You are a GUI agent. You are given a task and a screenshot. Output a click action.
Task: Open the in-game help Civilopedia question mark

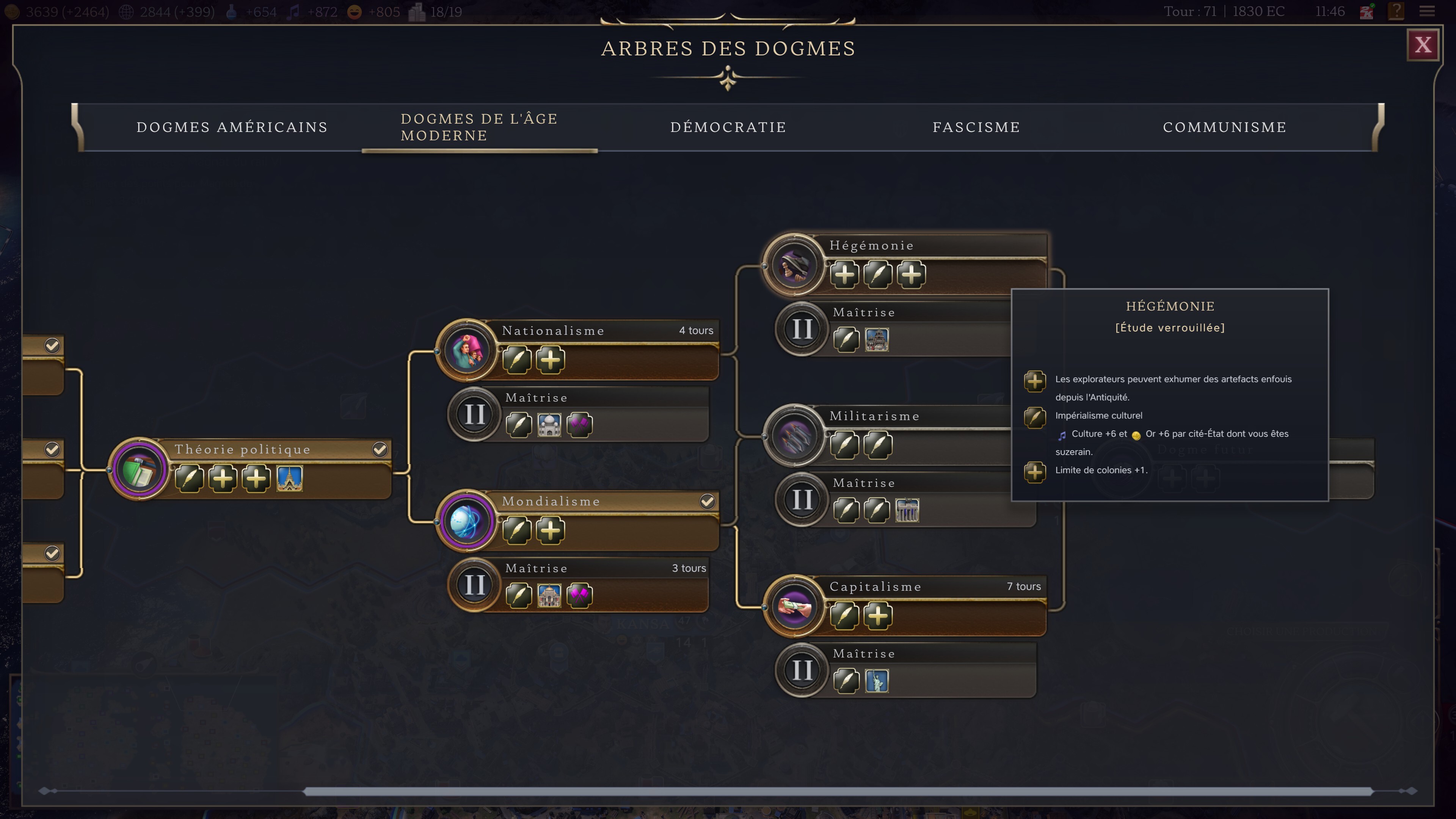pos(1396,11)
